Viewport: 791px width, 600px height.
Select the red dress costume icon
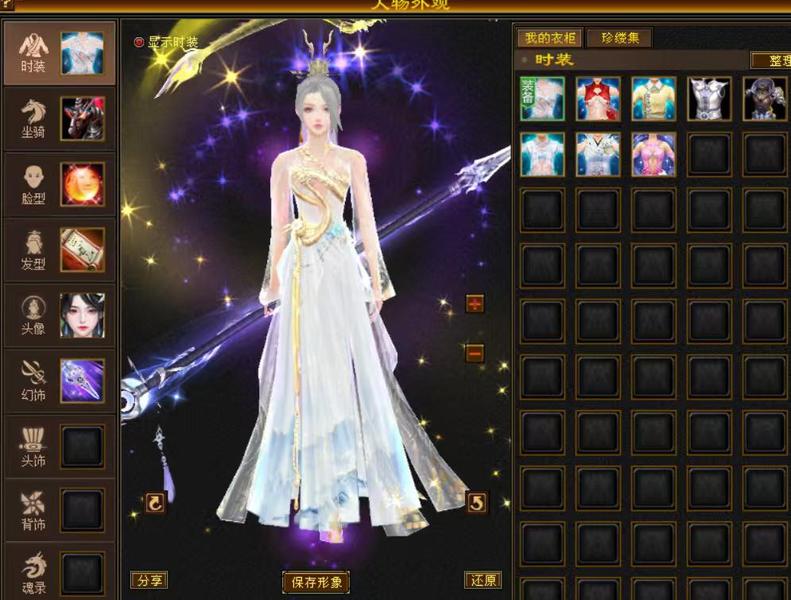click(x=598, y=99)
